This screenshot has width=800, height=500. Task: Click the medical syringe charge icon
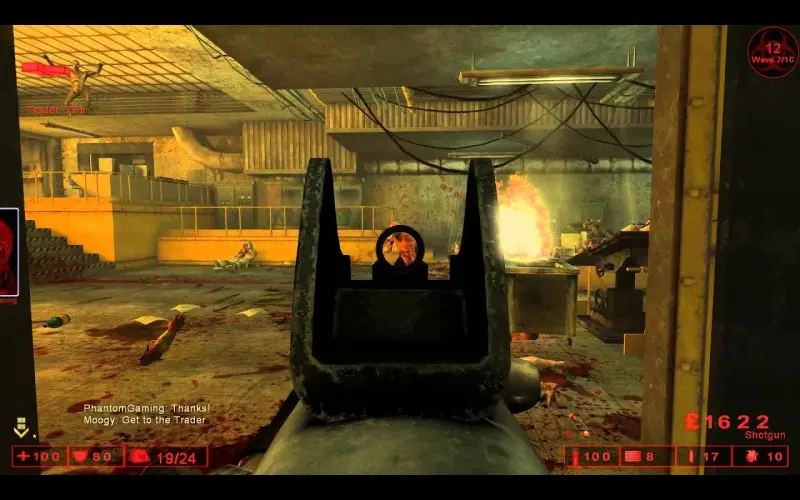point(577,457)
